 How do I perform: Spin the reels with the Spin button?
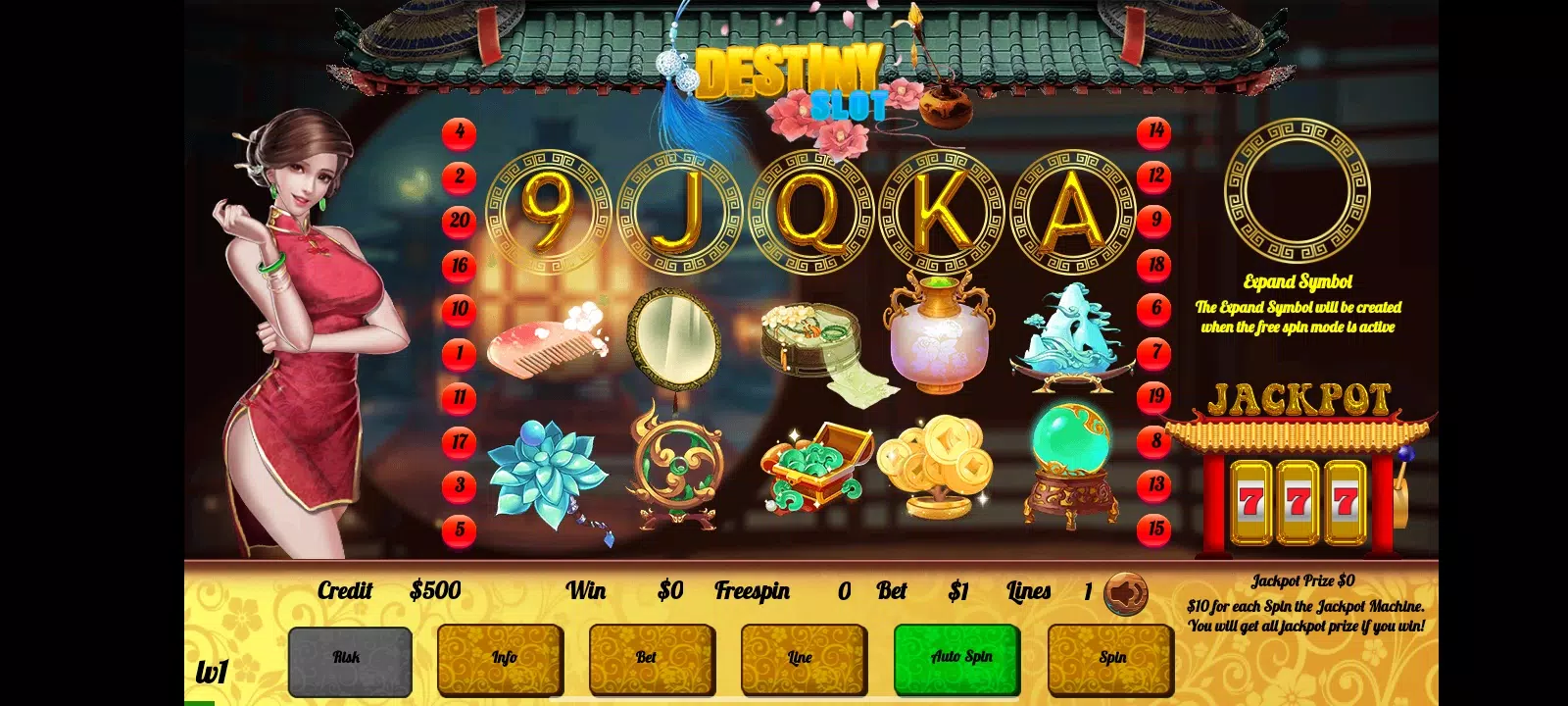1110,659
